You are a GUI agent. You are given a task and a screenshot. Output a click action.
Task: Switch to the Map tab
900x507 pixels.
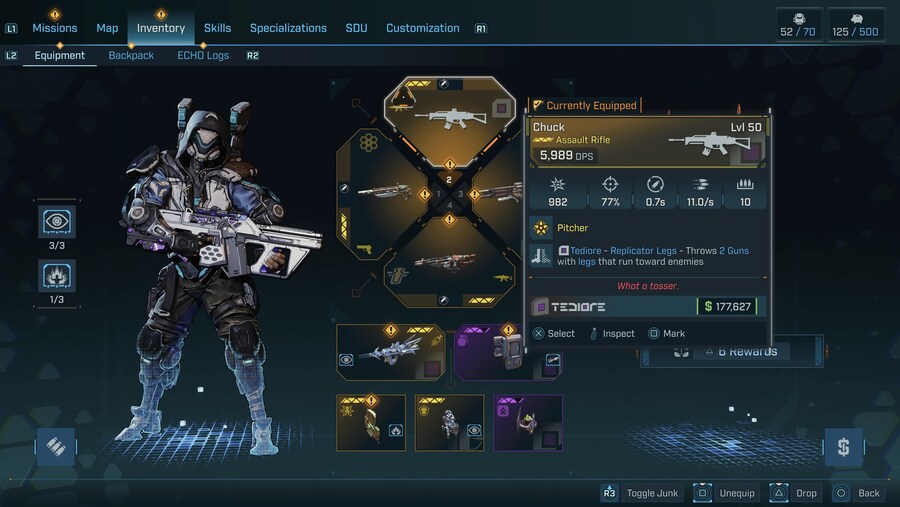tap(107, 28)
